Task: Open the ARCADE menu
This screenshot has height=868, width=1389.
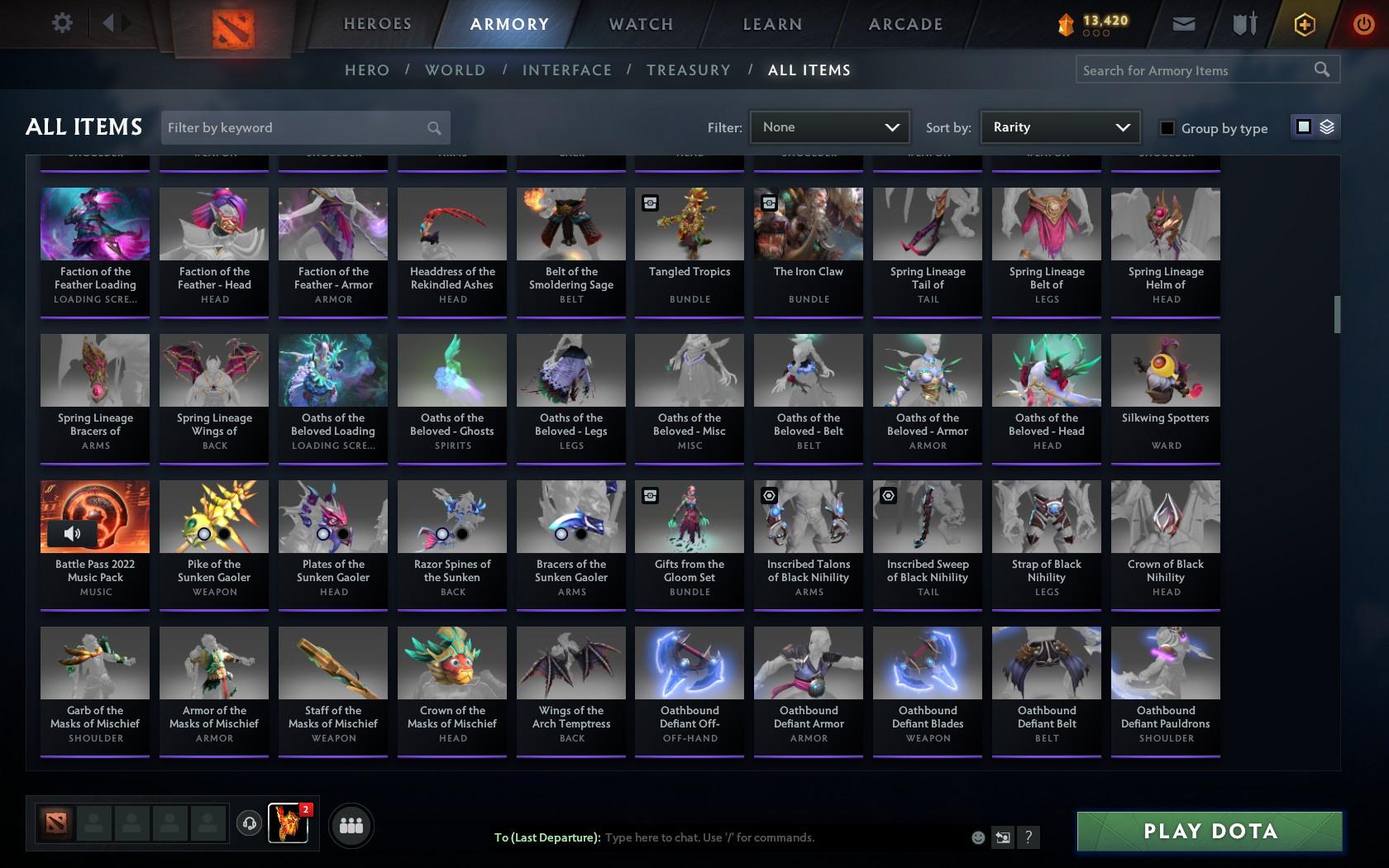Action: tap(905, 24)
